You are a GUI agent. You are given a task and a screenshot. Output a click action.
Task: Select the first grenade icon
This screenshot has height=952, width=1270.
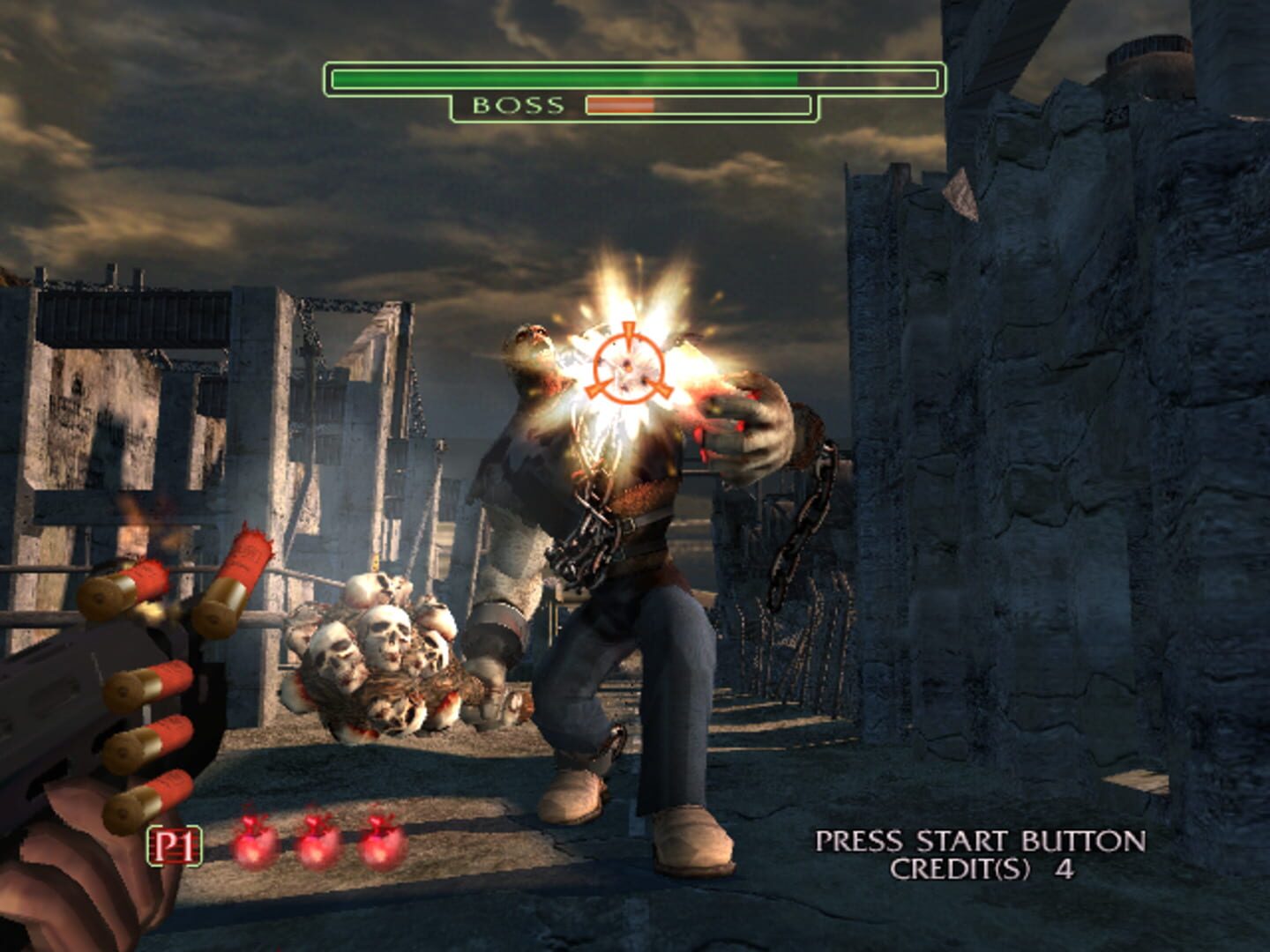point(254,846)
